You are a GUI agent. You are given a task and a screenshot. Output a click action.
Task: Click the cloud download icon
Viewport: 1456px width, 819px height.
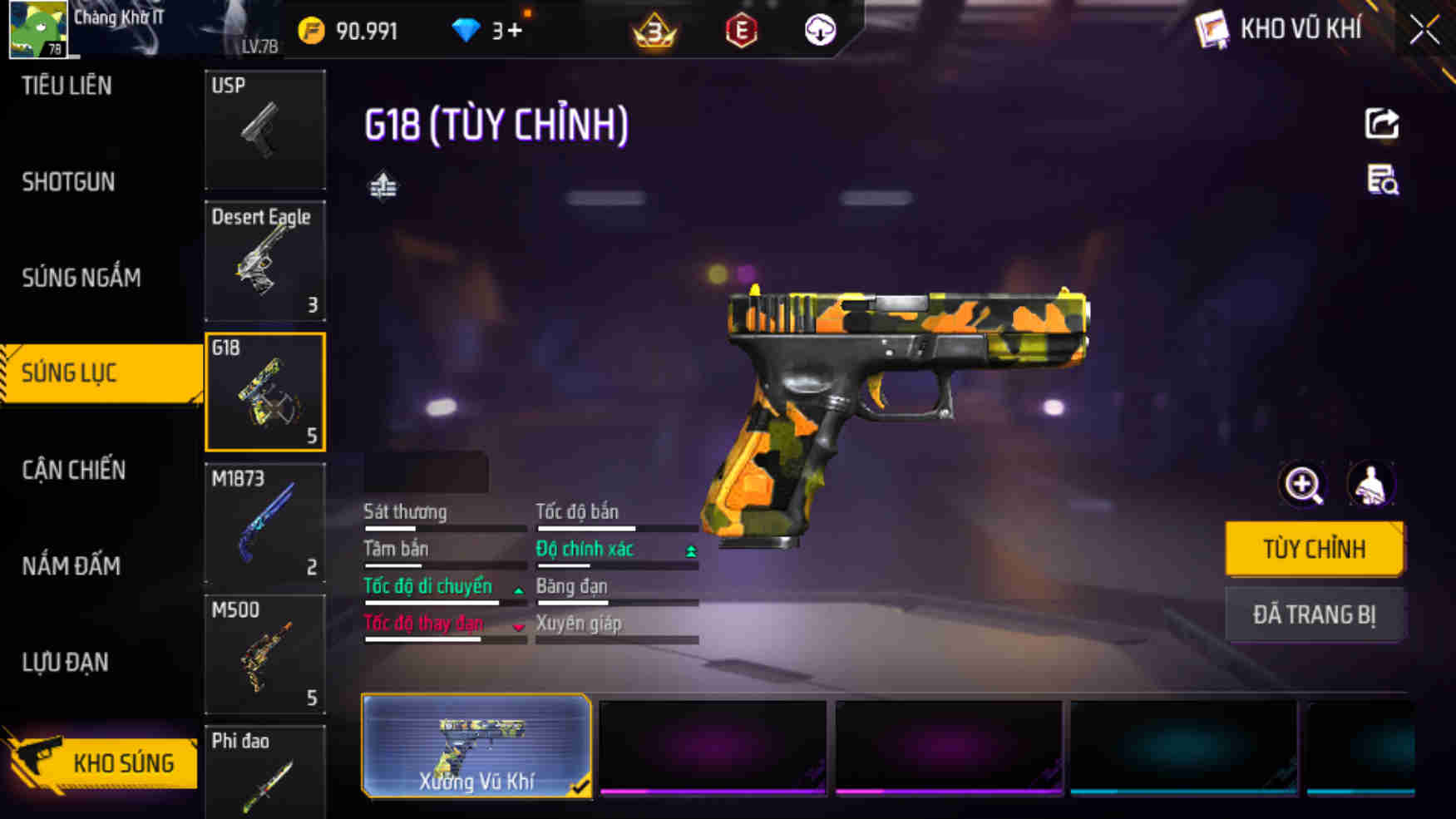pyautogui.click(x=819, y=32)
